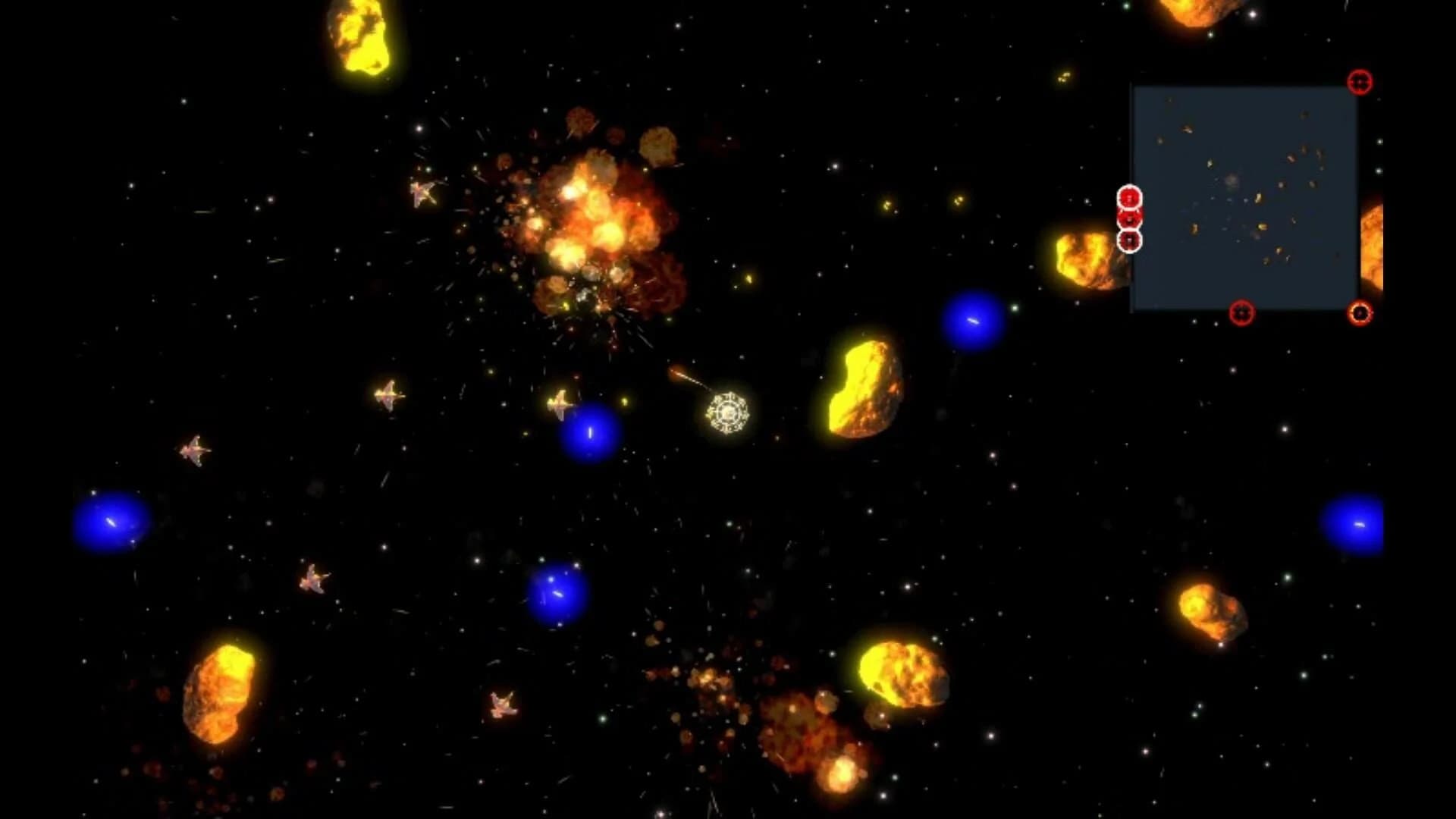Click the blue orb directly left of the player ship

click(591, 434)
